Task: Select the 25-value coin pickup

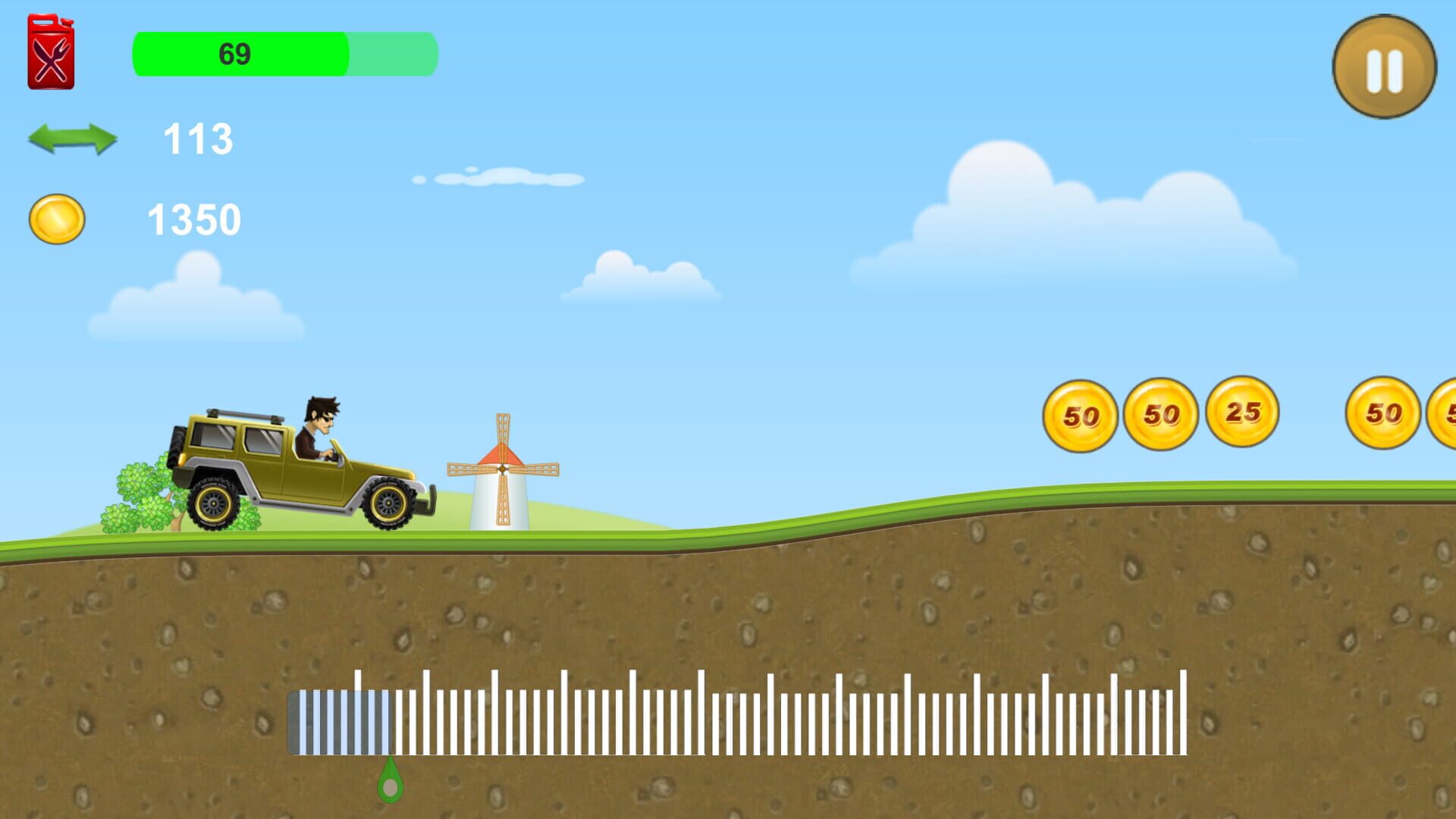Action: click(x=1241, y=413)
